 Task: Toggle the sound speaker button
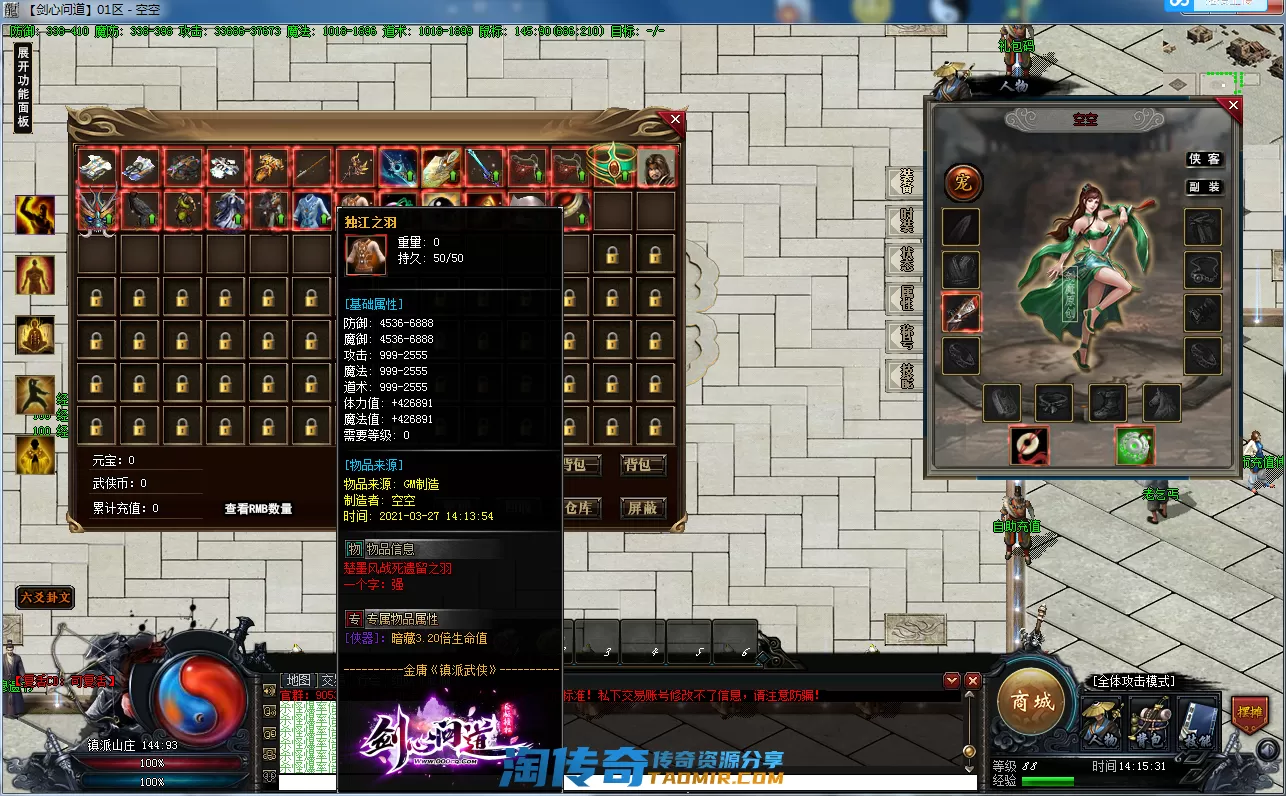(1268, 749)
